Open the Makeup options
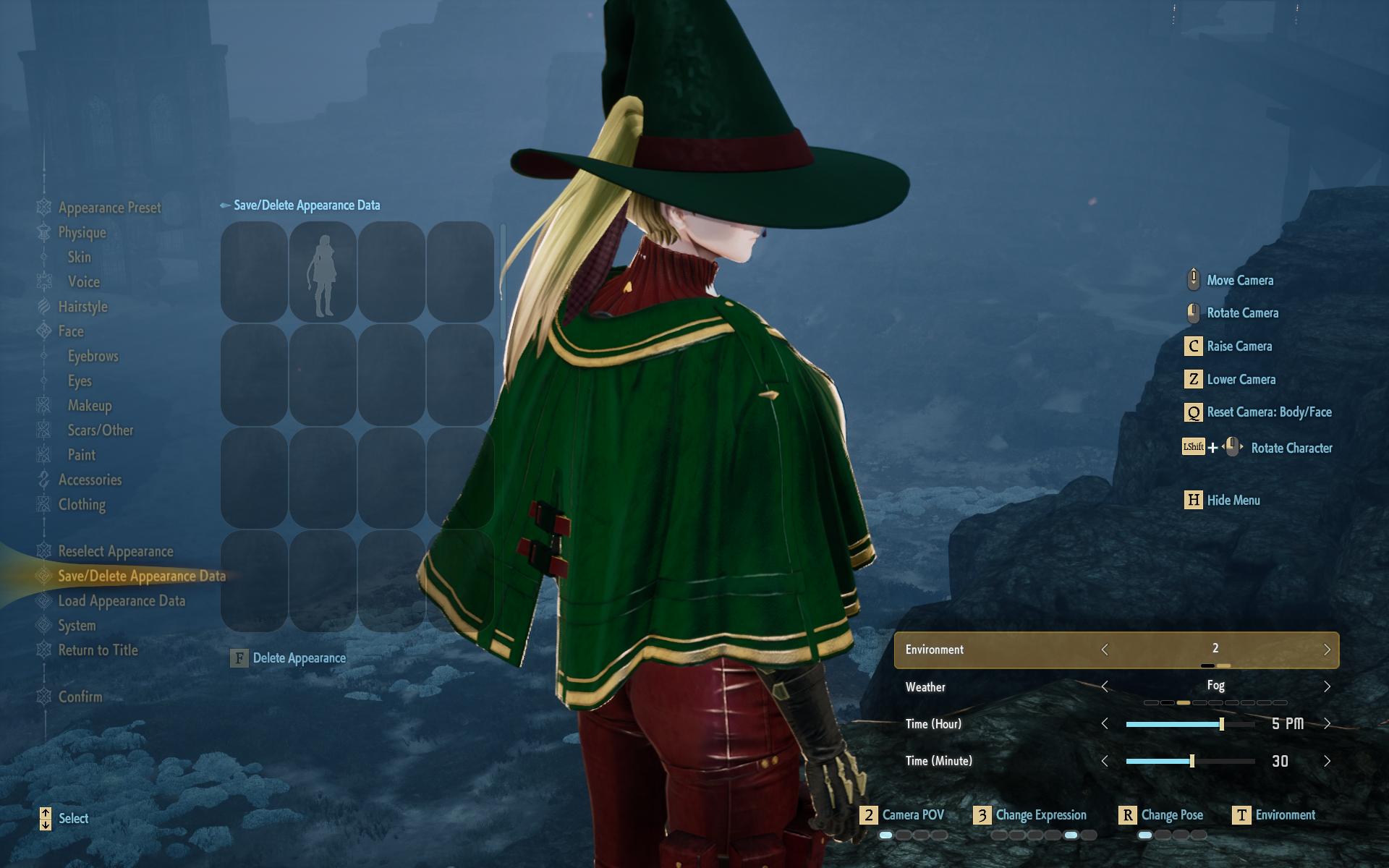1389x868 pixels. pos(90,405)
